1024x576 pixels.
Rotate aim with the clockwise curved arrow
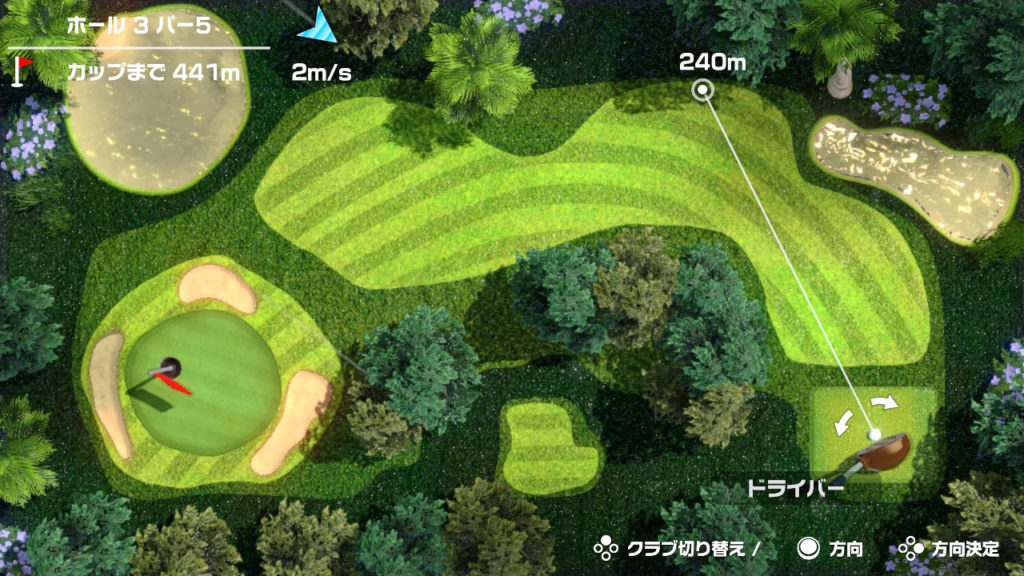coord(884,403)
